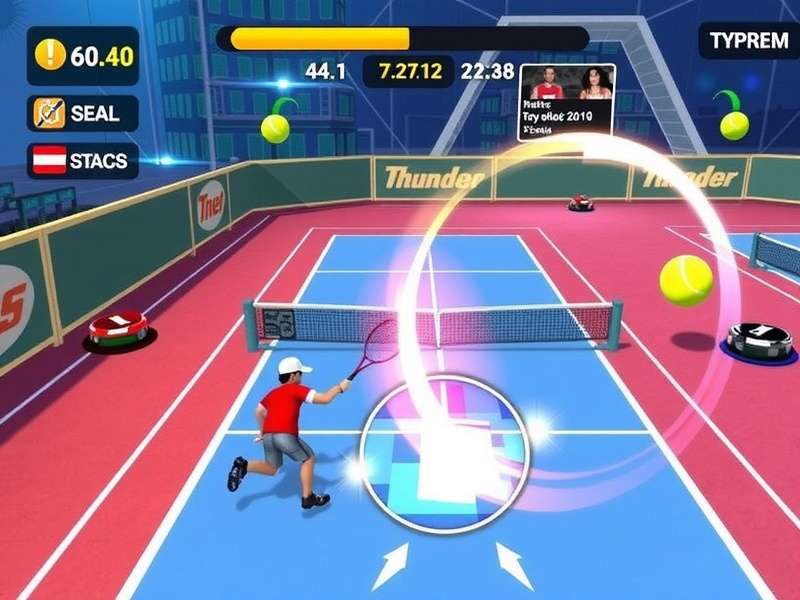The width and height of the screenshot is (800, 600).
Task: Open the STACS flag button
Action: pyautogui.click(x=82, y=161)
